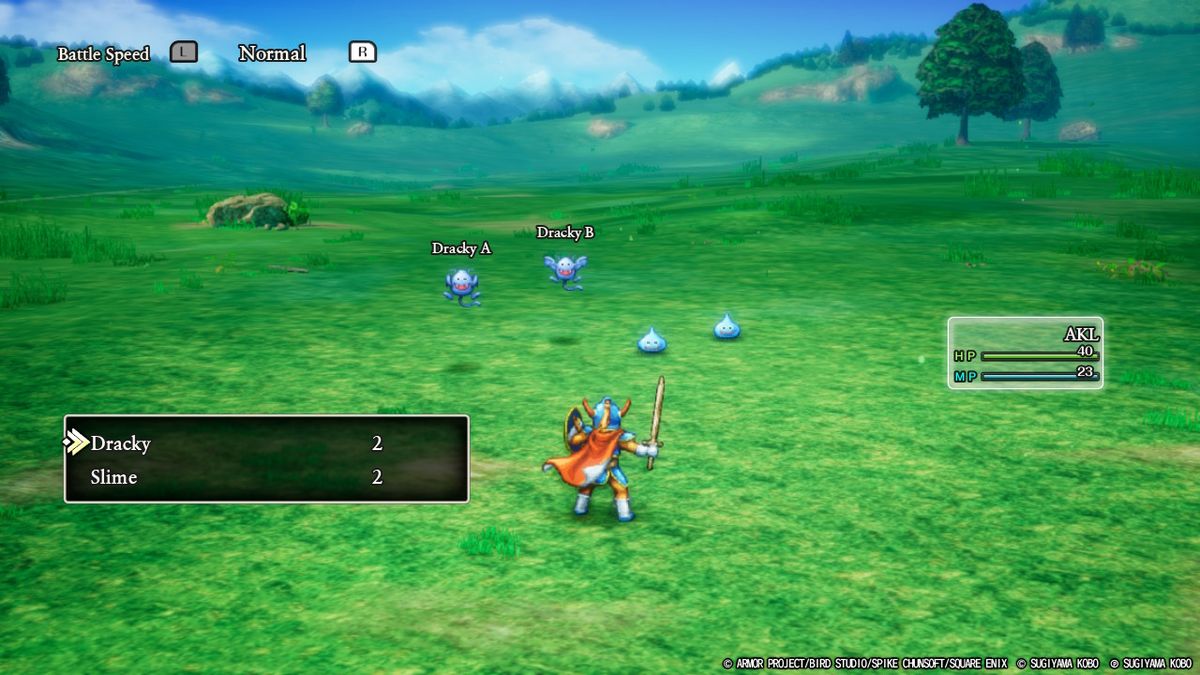Select the AKL party status panel
The image size is (1200, 675).
[1025, 353]
